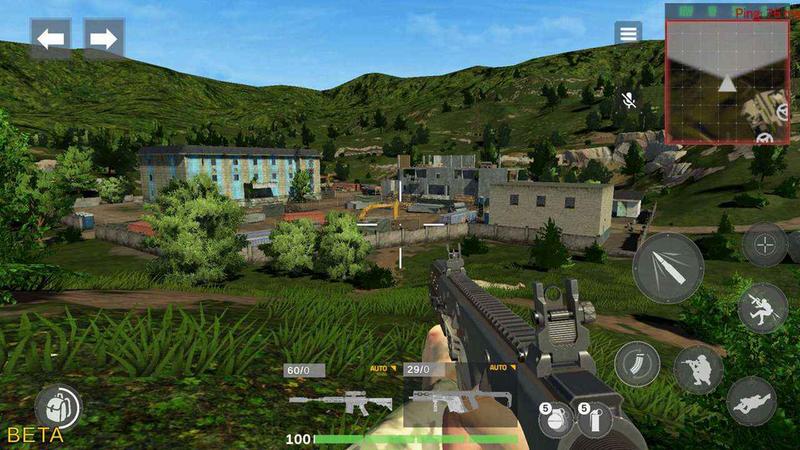Toggle AUTO fire mode on scoped rifle
Screen dimensions: 800x450
(384, 368)
